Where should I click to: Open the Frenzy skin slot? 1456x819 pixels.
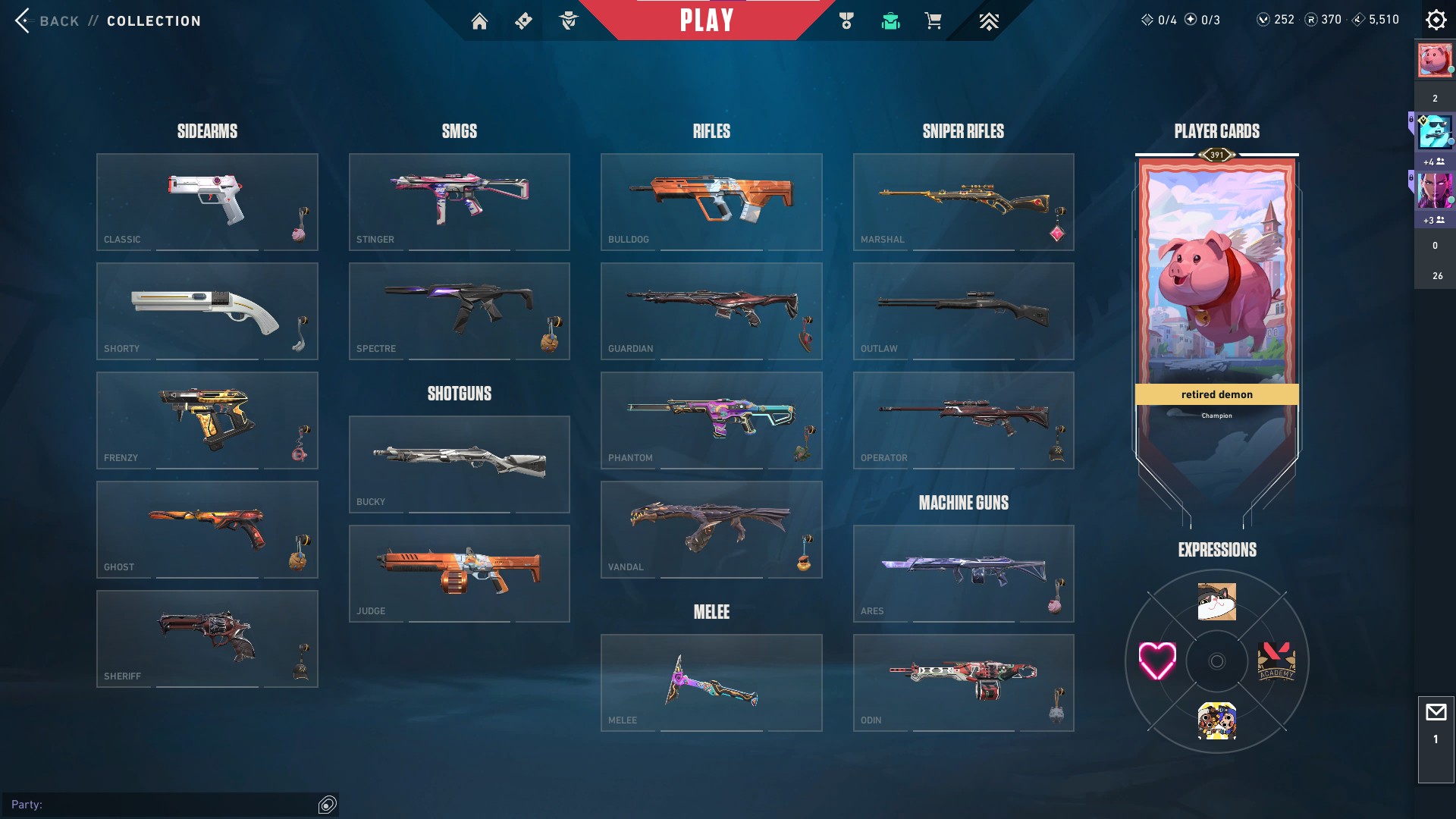(207, 420)
